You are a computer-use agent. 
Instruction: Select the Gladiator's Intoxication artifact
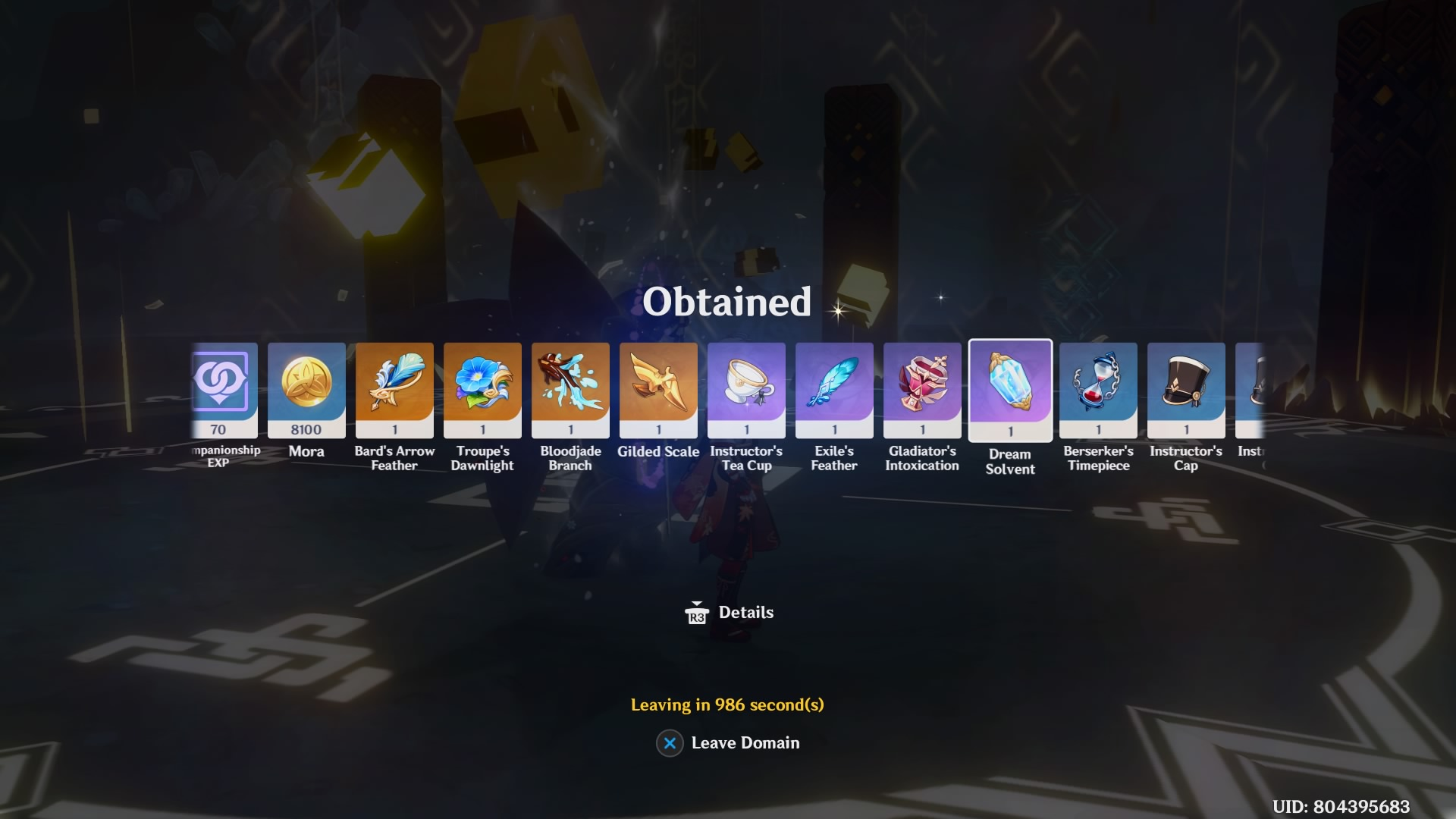click(x=922, y=389)
